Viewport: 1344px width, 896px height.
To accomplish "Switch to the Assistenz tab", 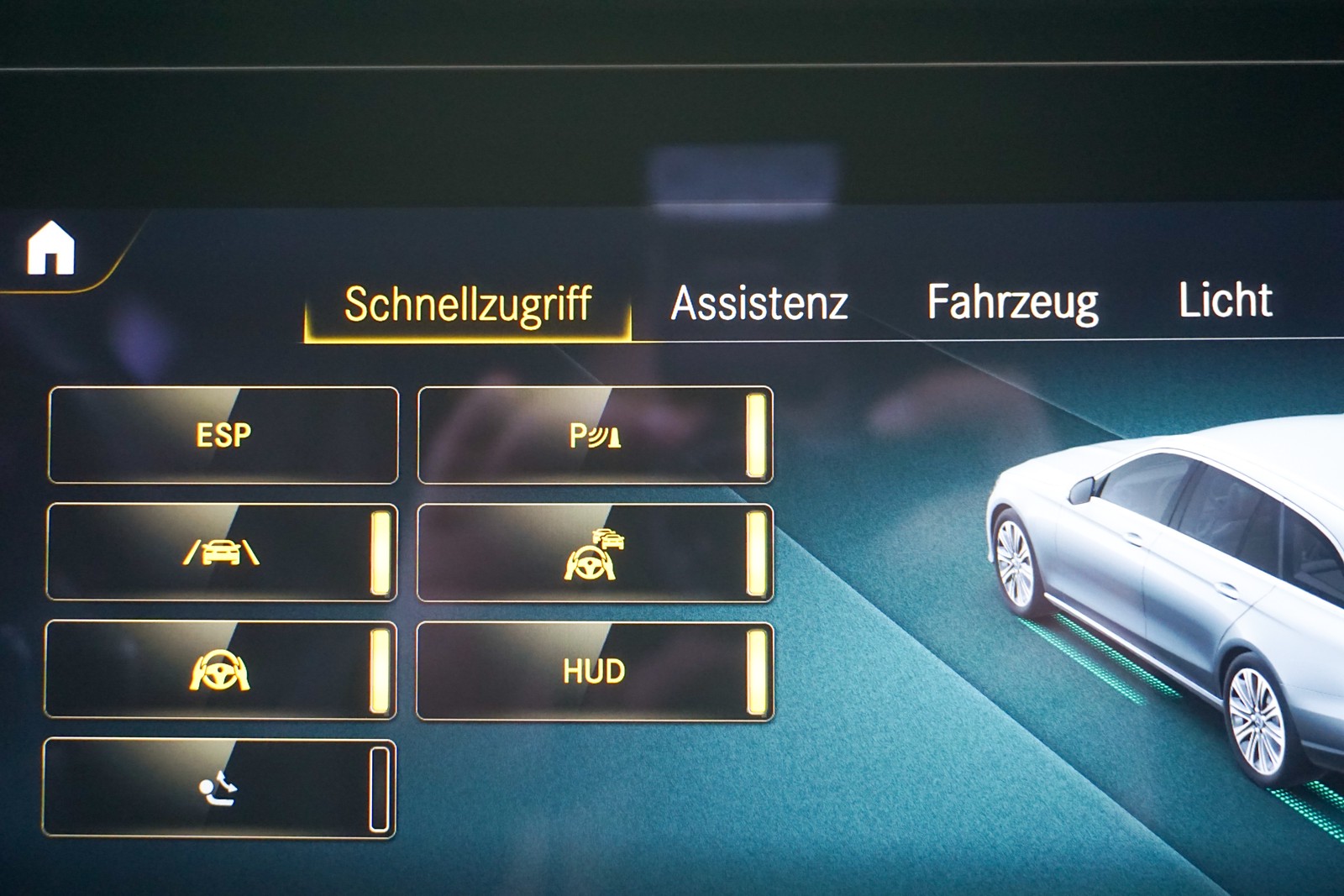I will click(759, 303).
